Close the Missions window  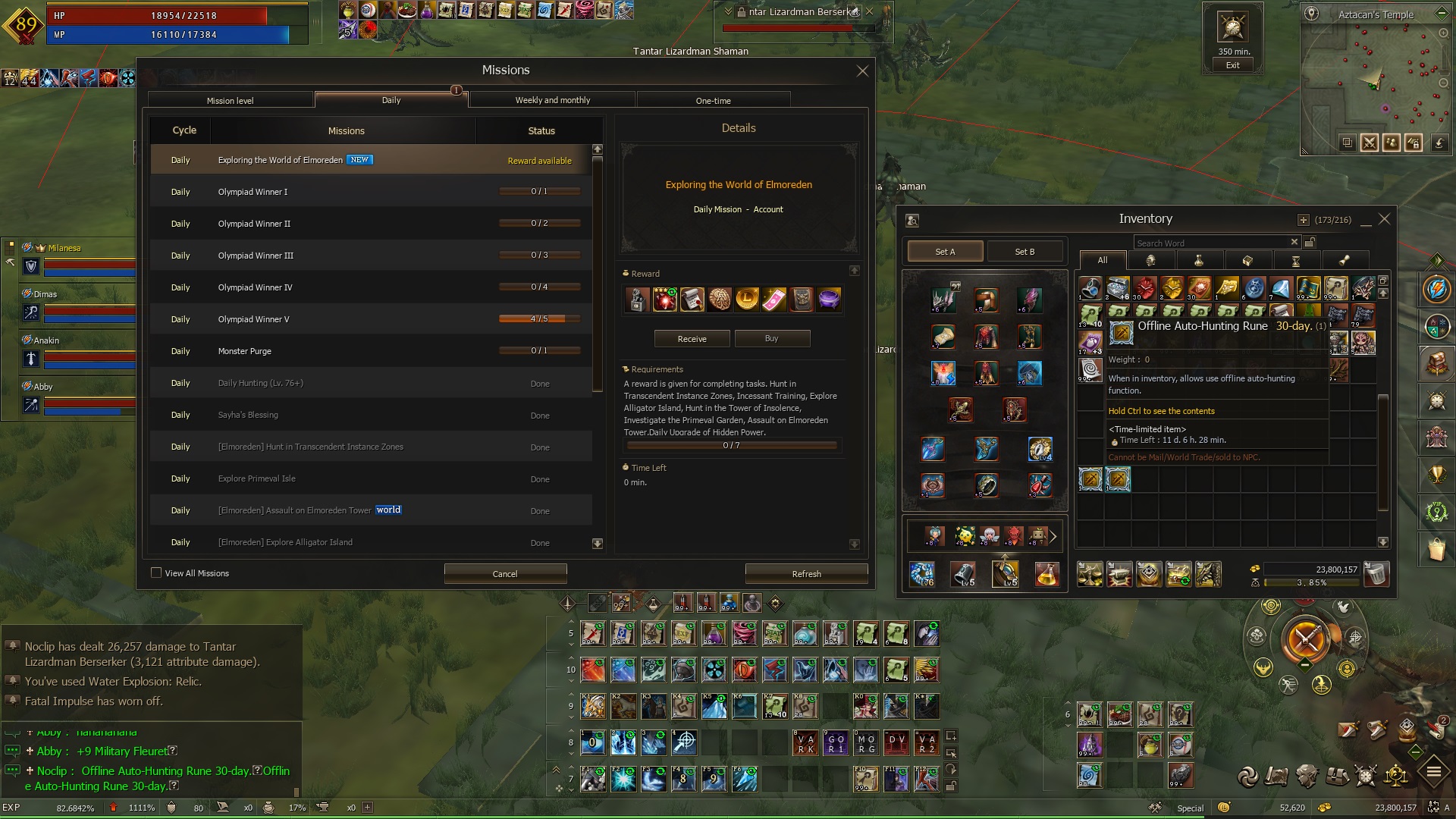[862, 71]
